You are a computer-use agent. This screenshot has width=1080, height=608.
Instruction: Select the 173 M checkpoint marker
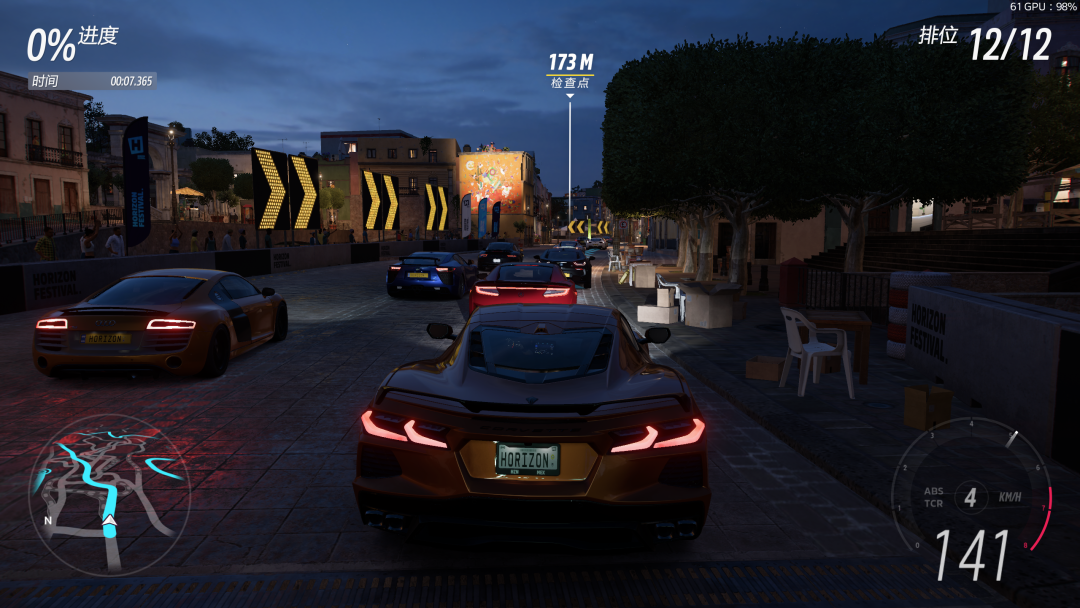570,71
